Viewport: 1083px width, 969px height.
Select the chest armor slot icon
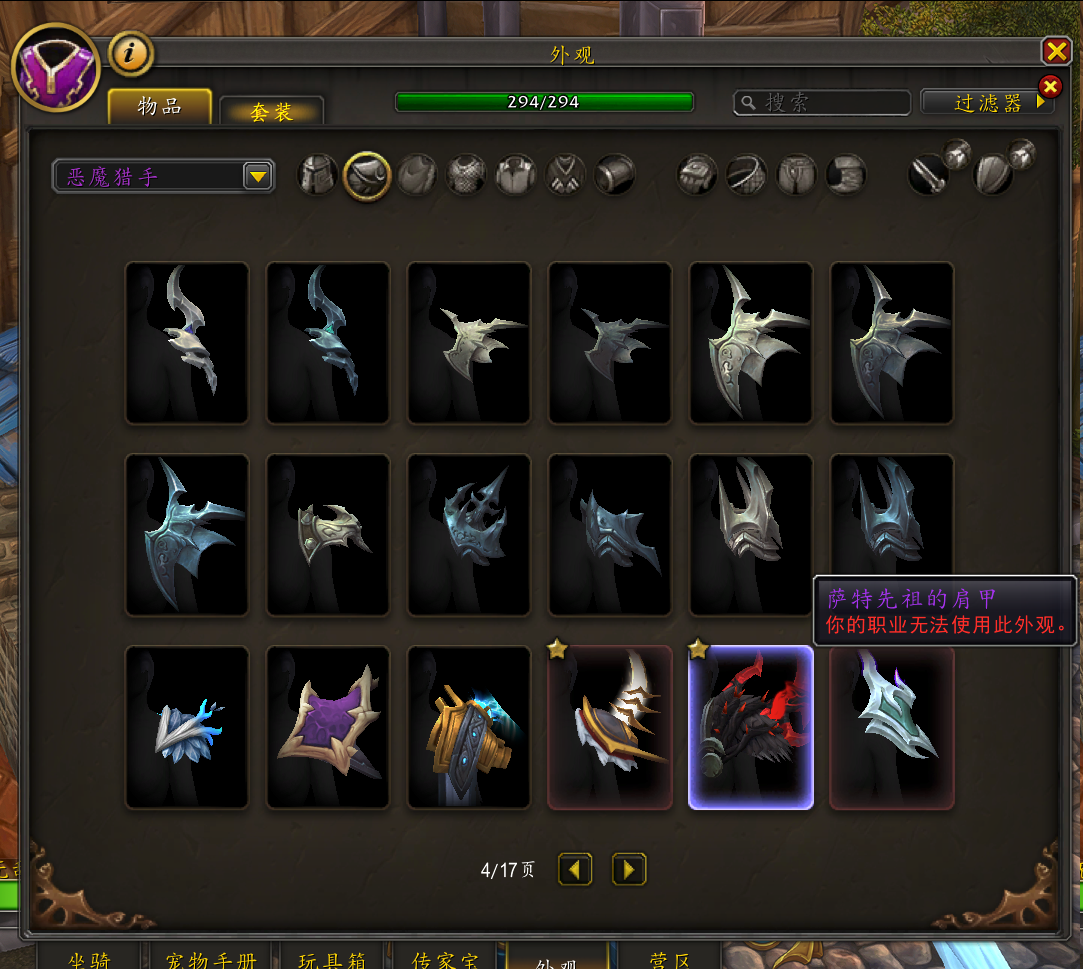coord(466,175)
